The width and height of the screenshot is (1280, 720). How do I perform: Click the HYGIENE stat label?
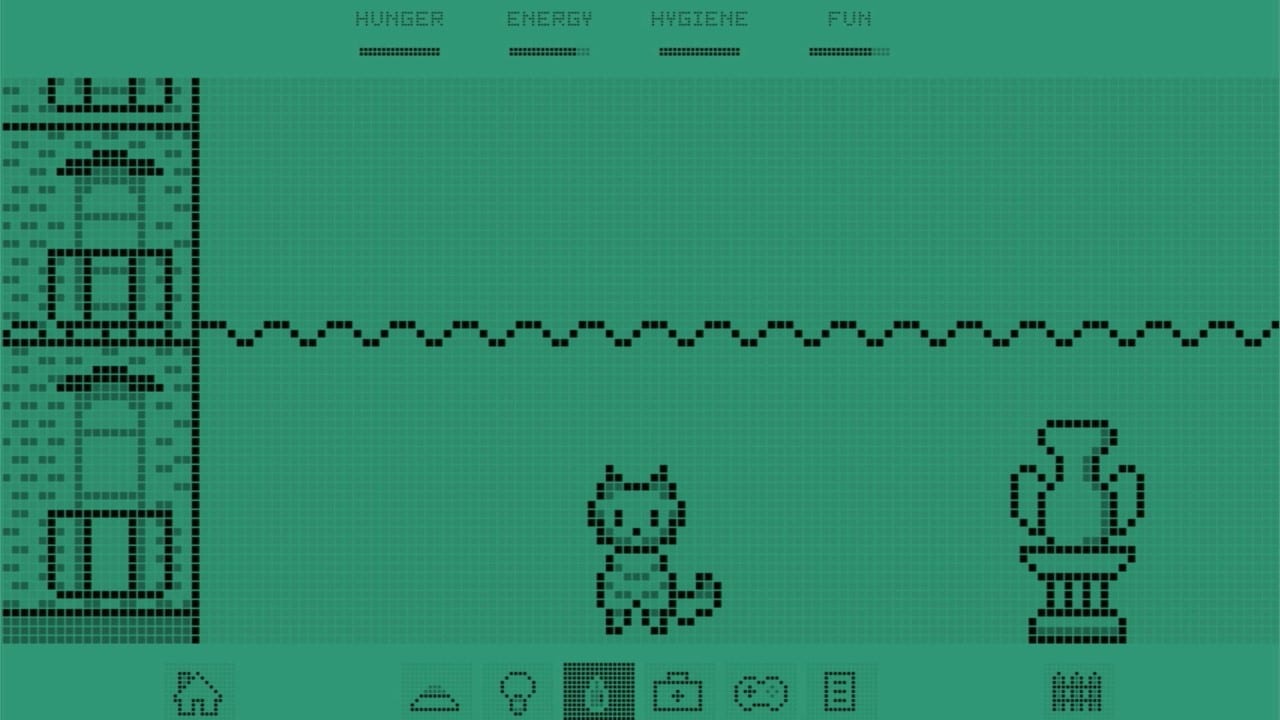pyautogui.click(x=700, y=17)
